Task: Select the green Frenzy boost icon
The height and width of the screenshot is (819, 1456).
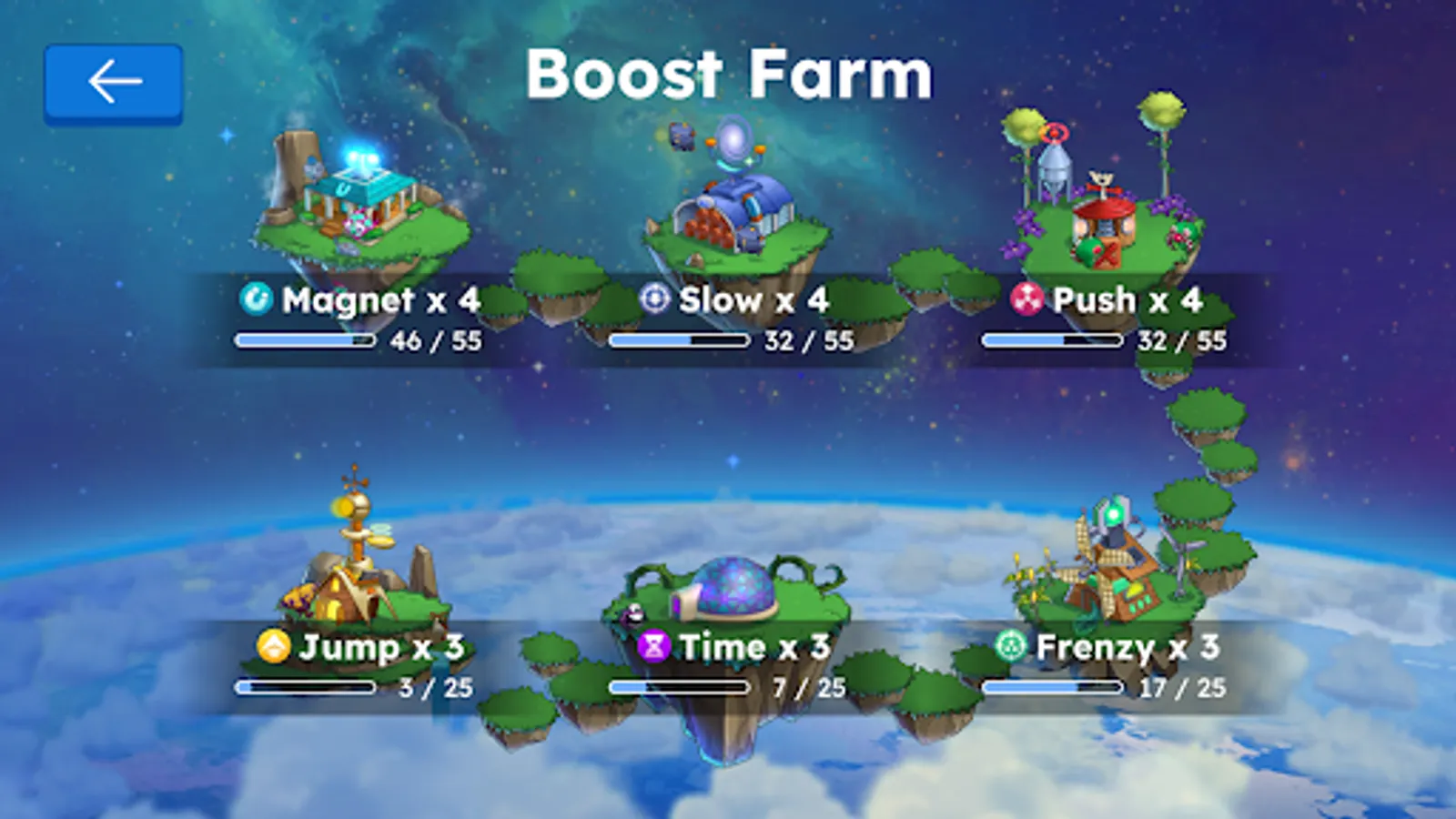Action: [x=1013, y=648]
